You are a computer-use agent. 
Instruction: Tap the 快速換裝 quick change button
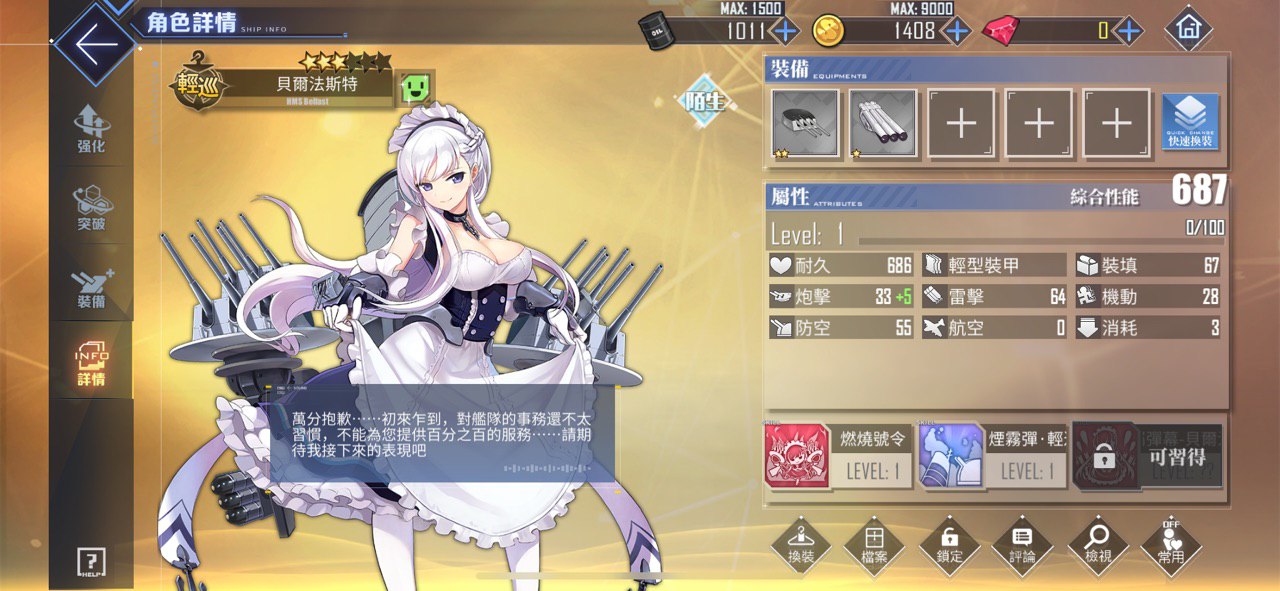click(x=1190, y=124)
